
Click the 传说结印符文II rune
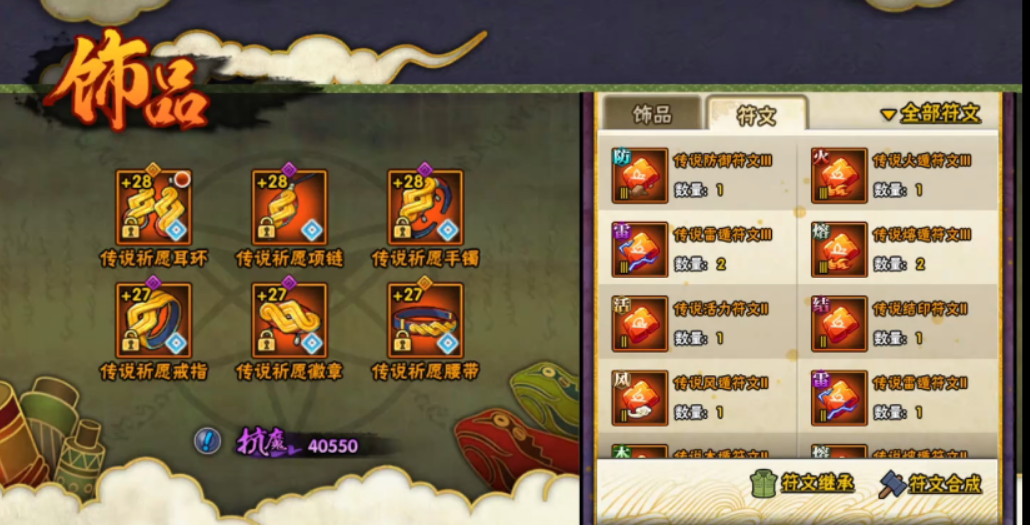pos(839,323)
